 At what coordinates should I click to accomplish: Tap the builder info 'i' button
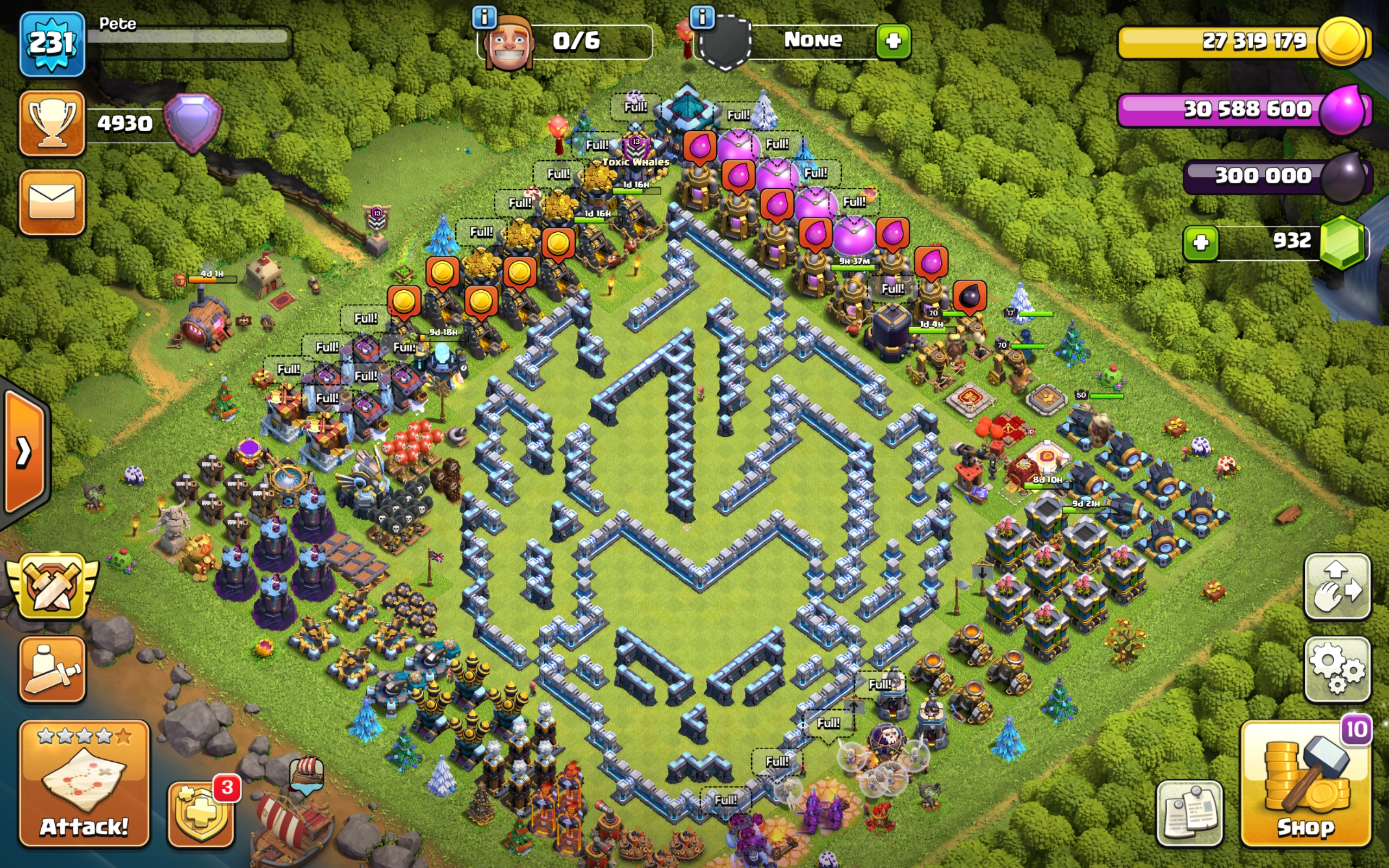[x=486, y=17]
